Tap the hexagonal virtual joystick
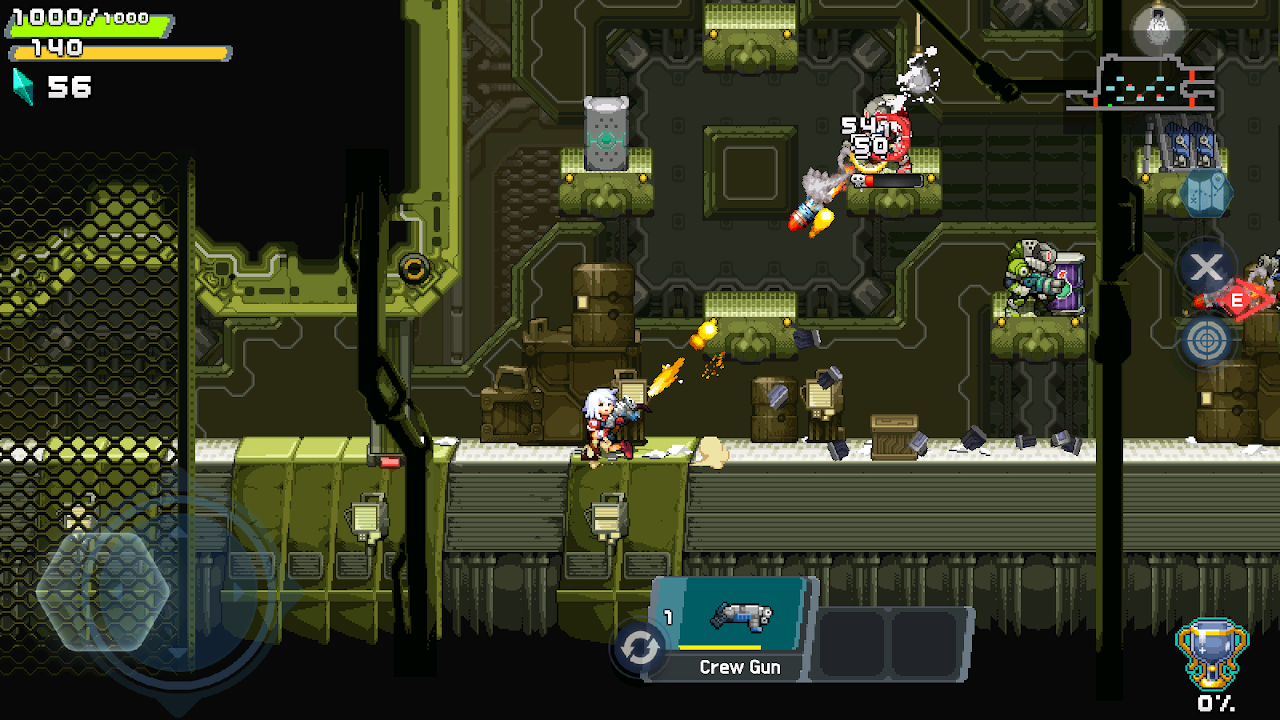The width and height of the screenshot is (1280, 720). (103, 590)
